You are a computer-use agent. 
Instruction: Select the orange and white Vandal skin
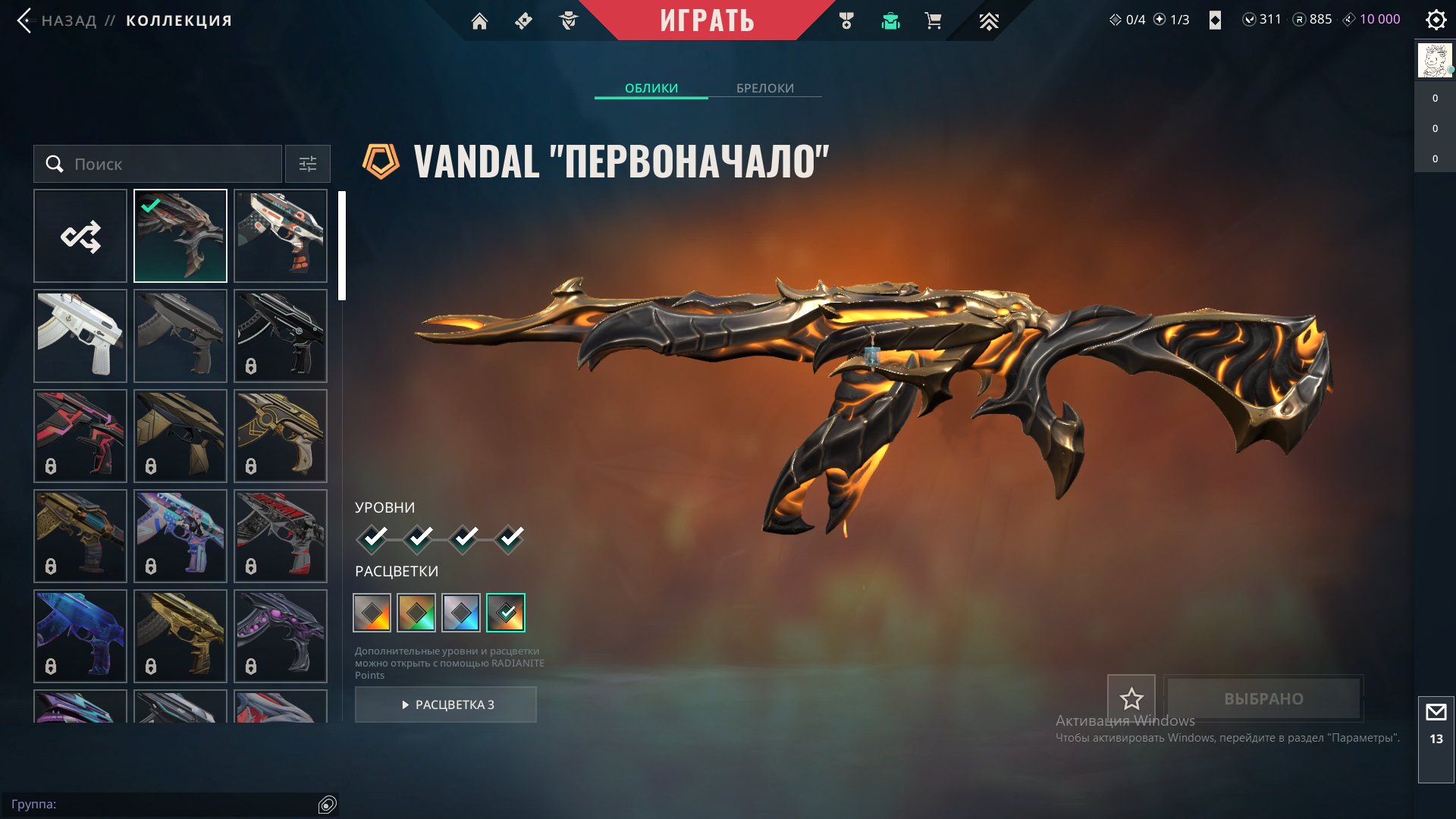tap(281, 236)
